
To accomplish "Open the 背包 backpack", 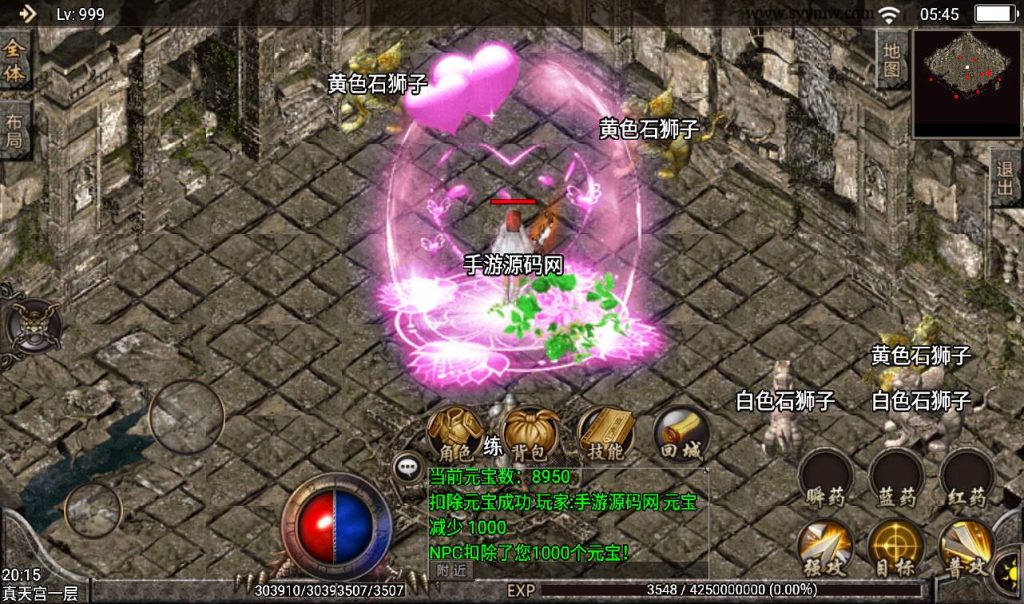I will click(530, 433).
